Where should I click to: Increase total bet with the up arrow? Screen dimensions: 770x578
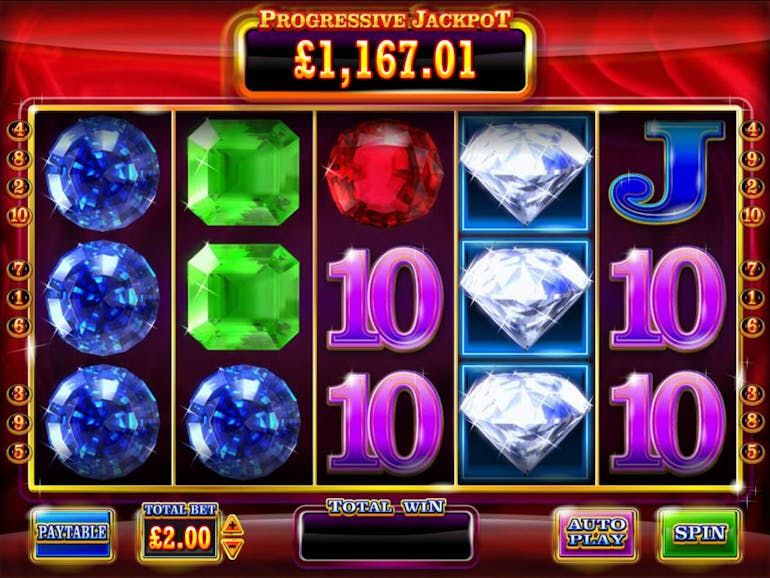pos(232,524)
